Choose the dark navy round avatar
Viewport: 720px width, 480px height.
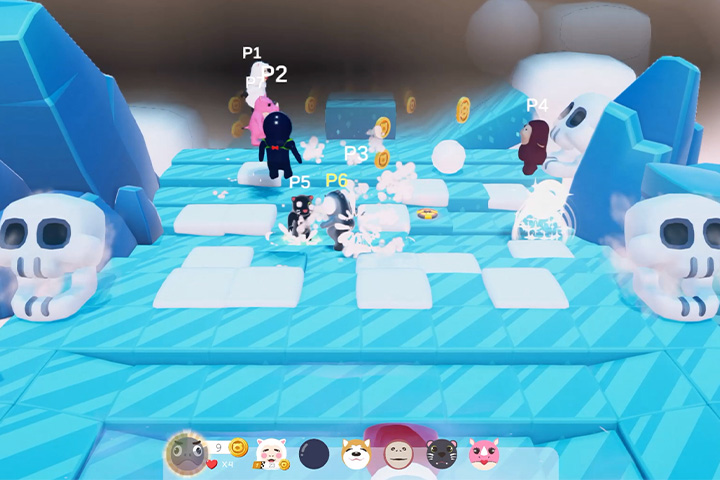pos(314,454)
